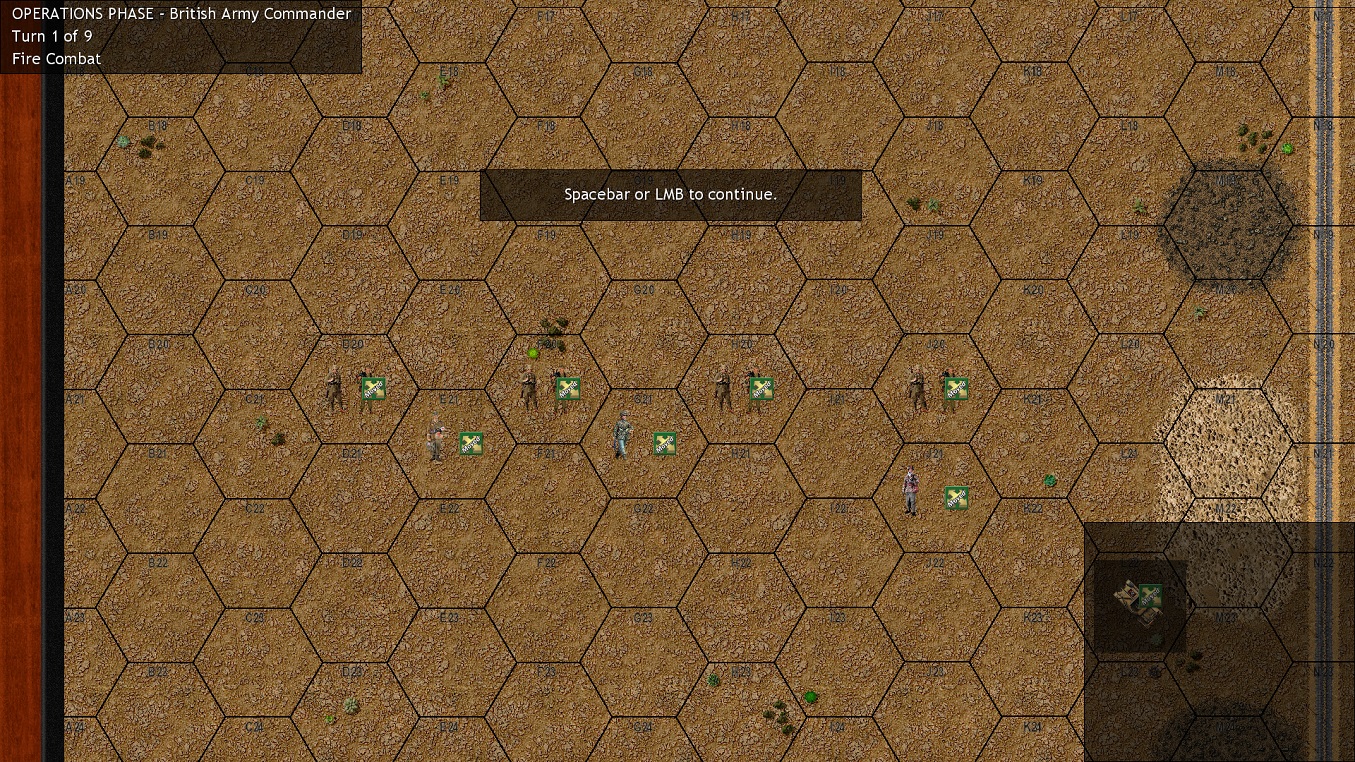Viewport: 1355px width, 762px height.
Task: Click the Moved marker in hex G21
Action: coord(663,443)
